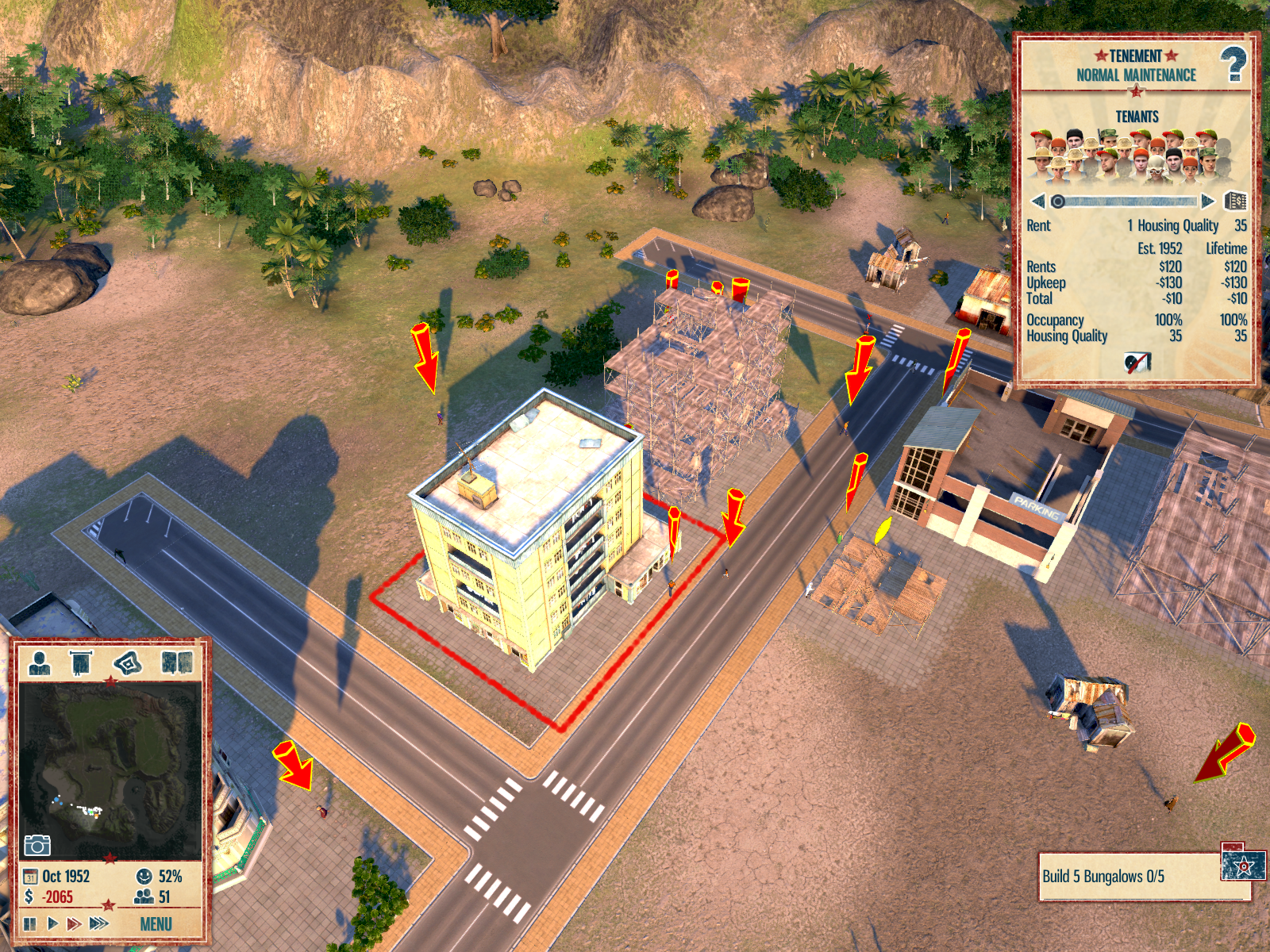Set game speed to double fast-forward
1270x952 pixels.
click(74, 923)
